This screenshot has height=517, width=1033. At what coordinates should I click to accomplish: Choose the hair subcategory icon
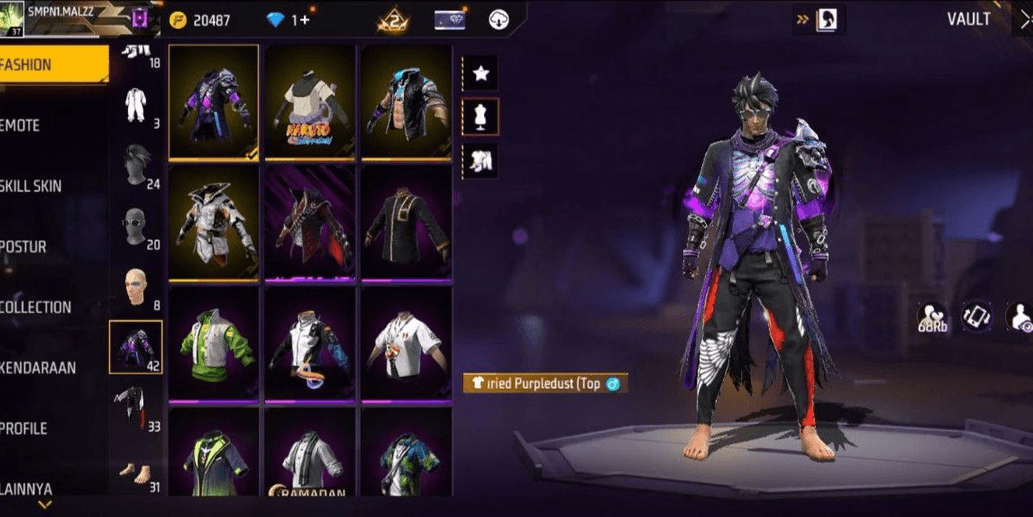pyautogui.click(x=135, y=164)
